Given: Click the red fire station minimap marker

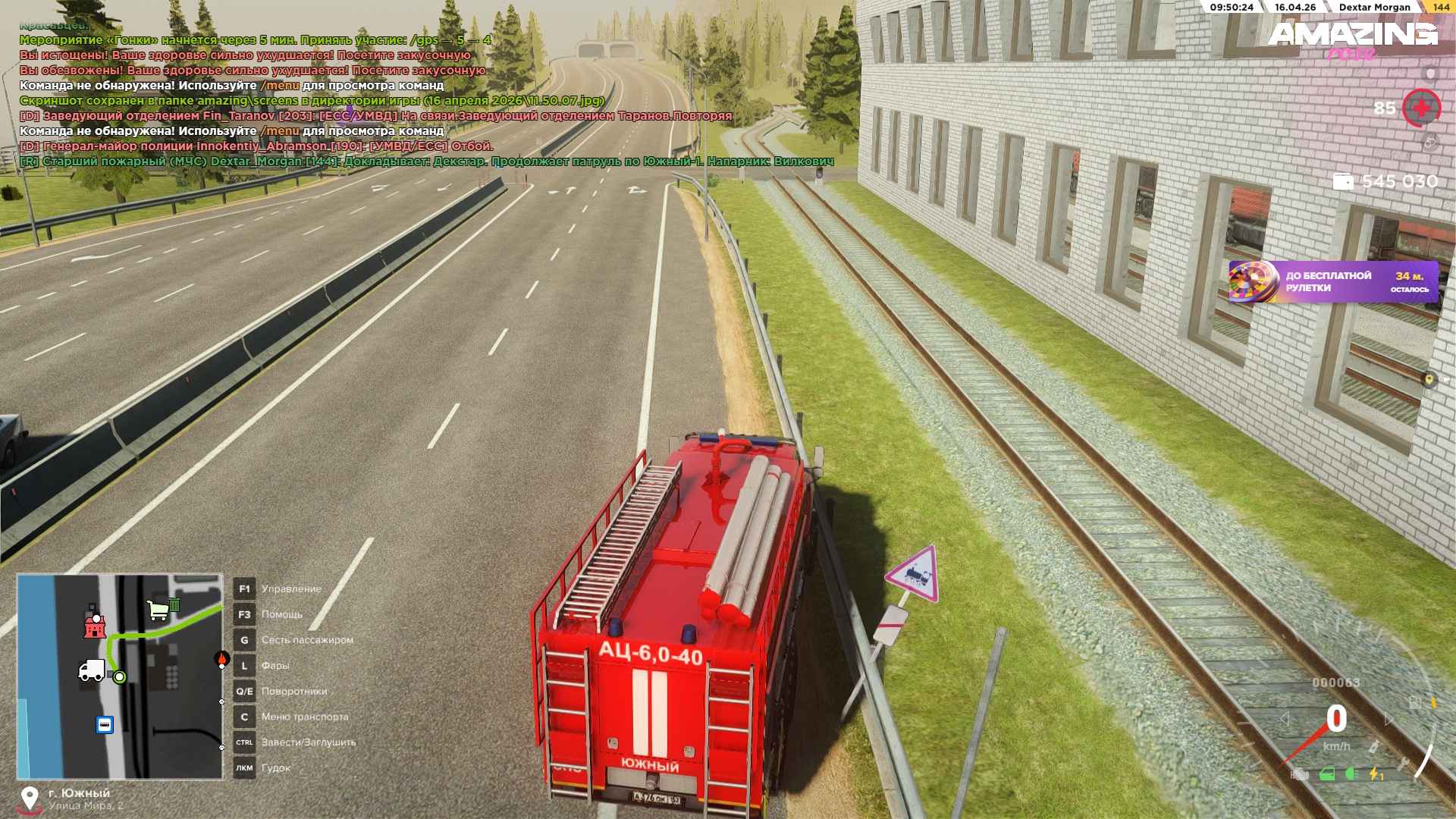Looking at the screenshot, I should 95,623.
